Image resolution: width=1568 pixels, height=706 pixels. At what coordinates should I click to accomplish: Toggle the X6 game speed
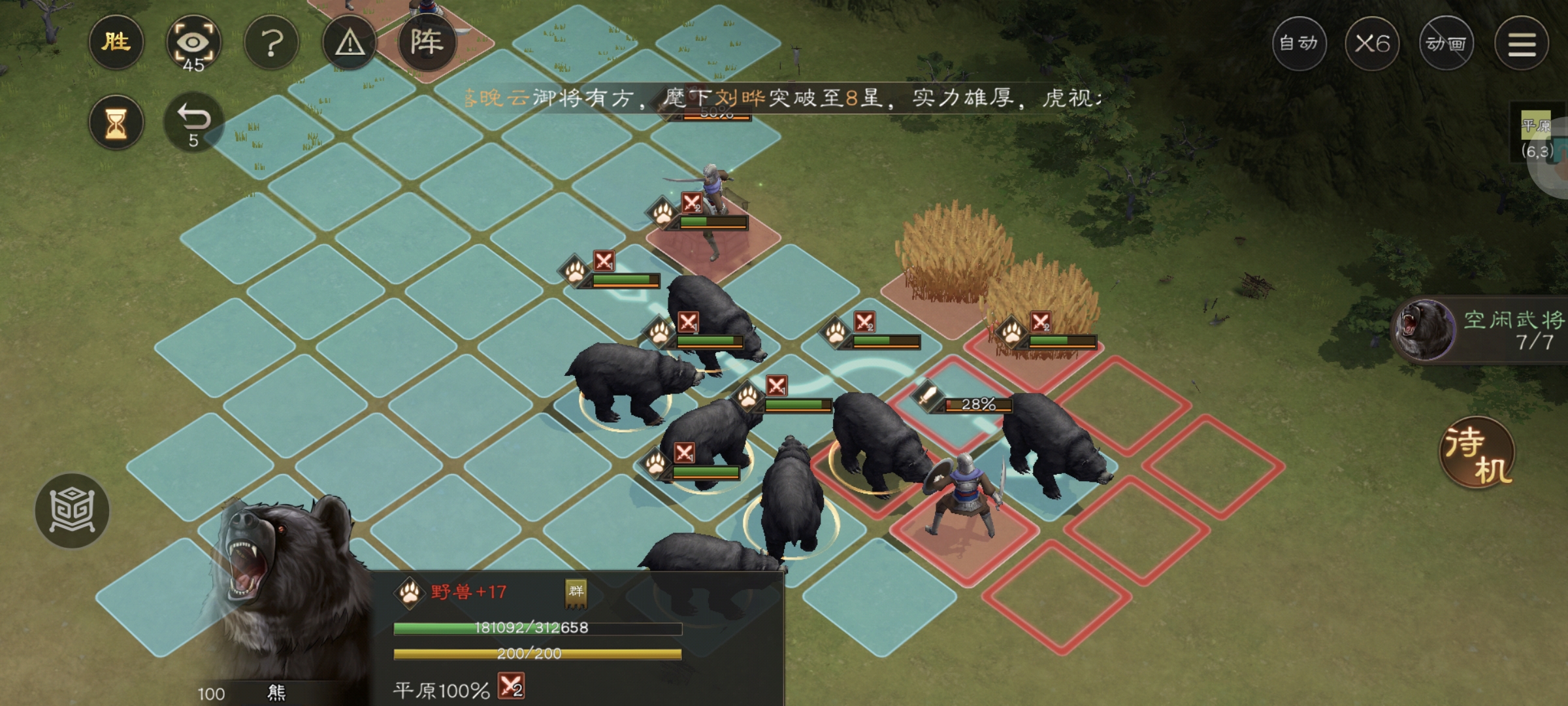point(1372,42)
